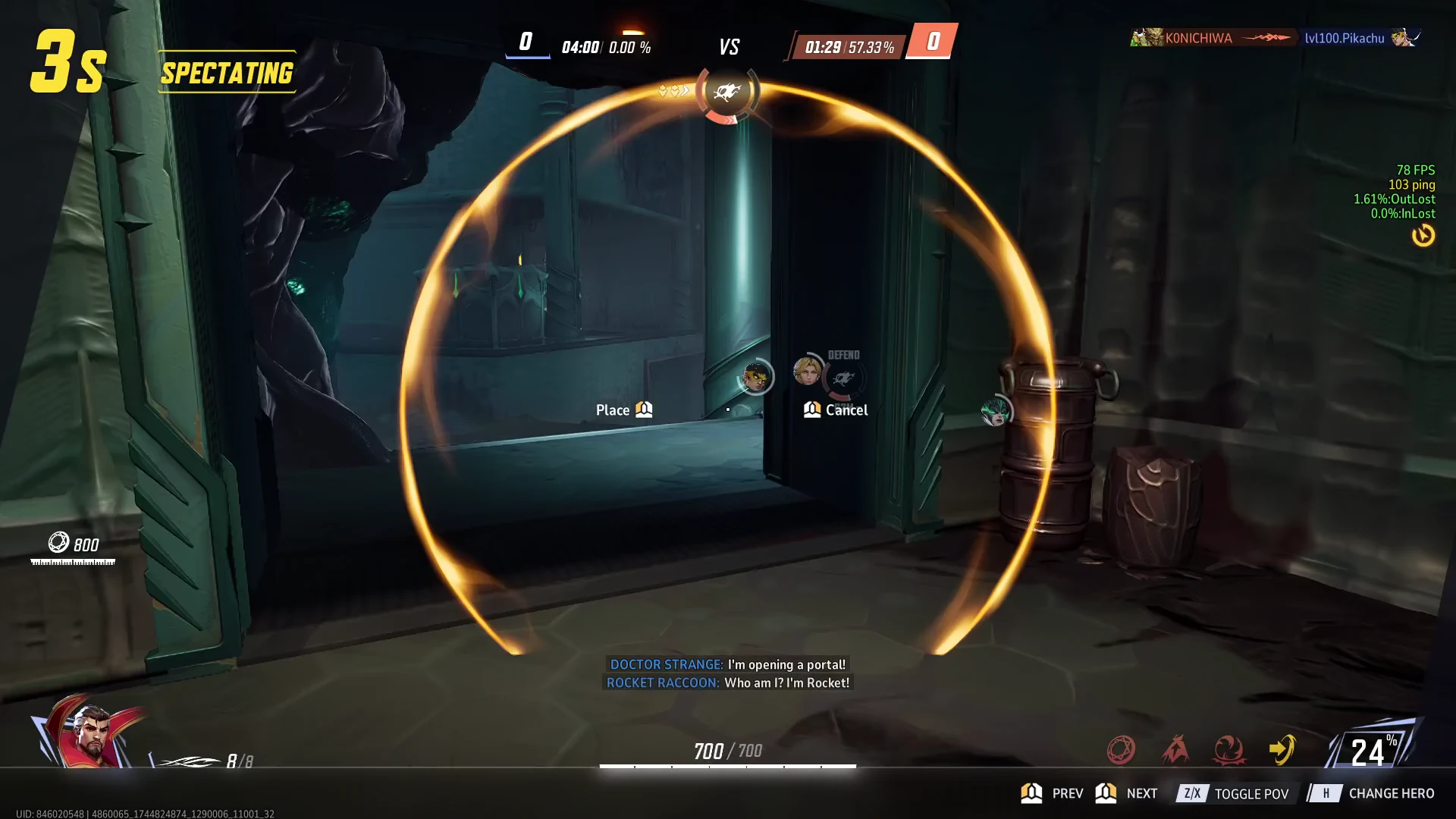1456x819 pixels.
Task: Choose the yellow arrow portal ability icon
Action: (1282, 750)
